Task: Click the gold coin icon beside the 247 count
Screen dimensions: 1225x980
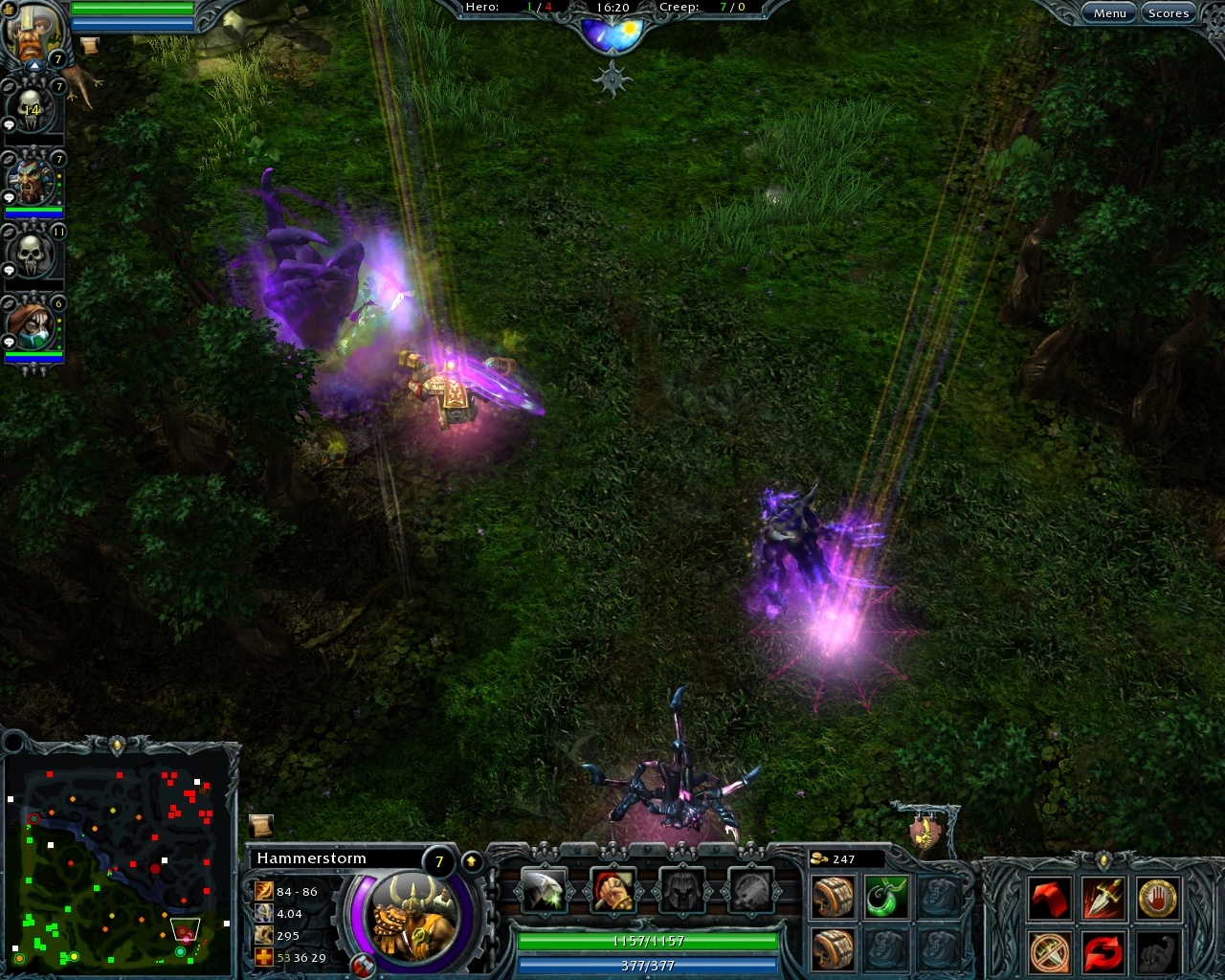Action: pyautogui.click(x=818, y=858)
